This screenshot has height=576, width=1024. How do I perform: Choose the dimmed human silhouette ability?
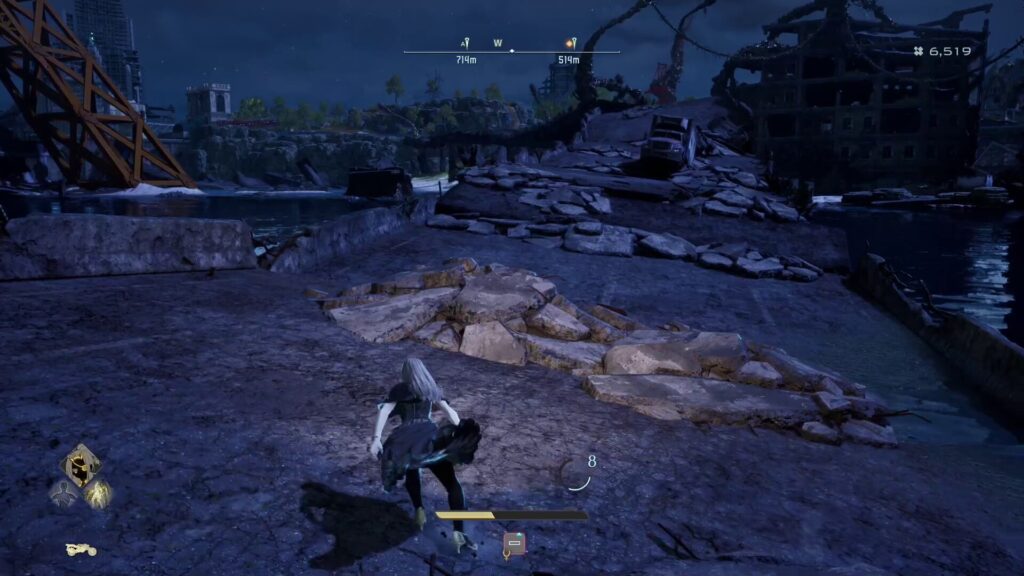click(x=63, y=492)
